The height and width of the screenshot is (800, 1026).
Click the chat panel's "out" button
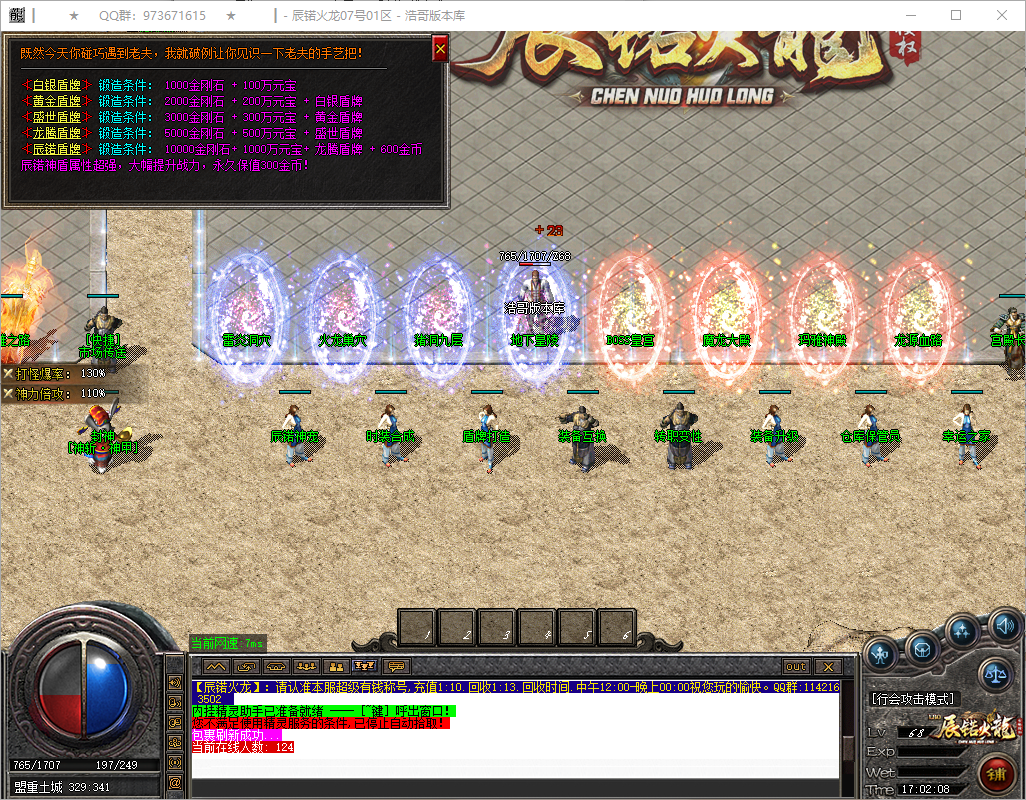click(x=796, y=666)
